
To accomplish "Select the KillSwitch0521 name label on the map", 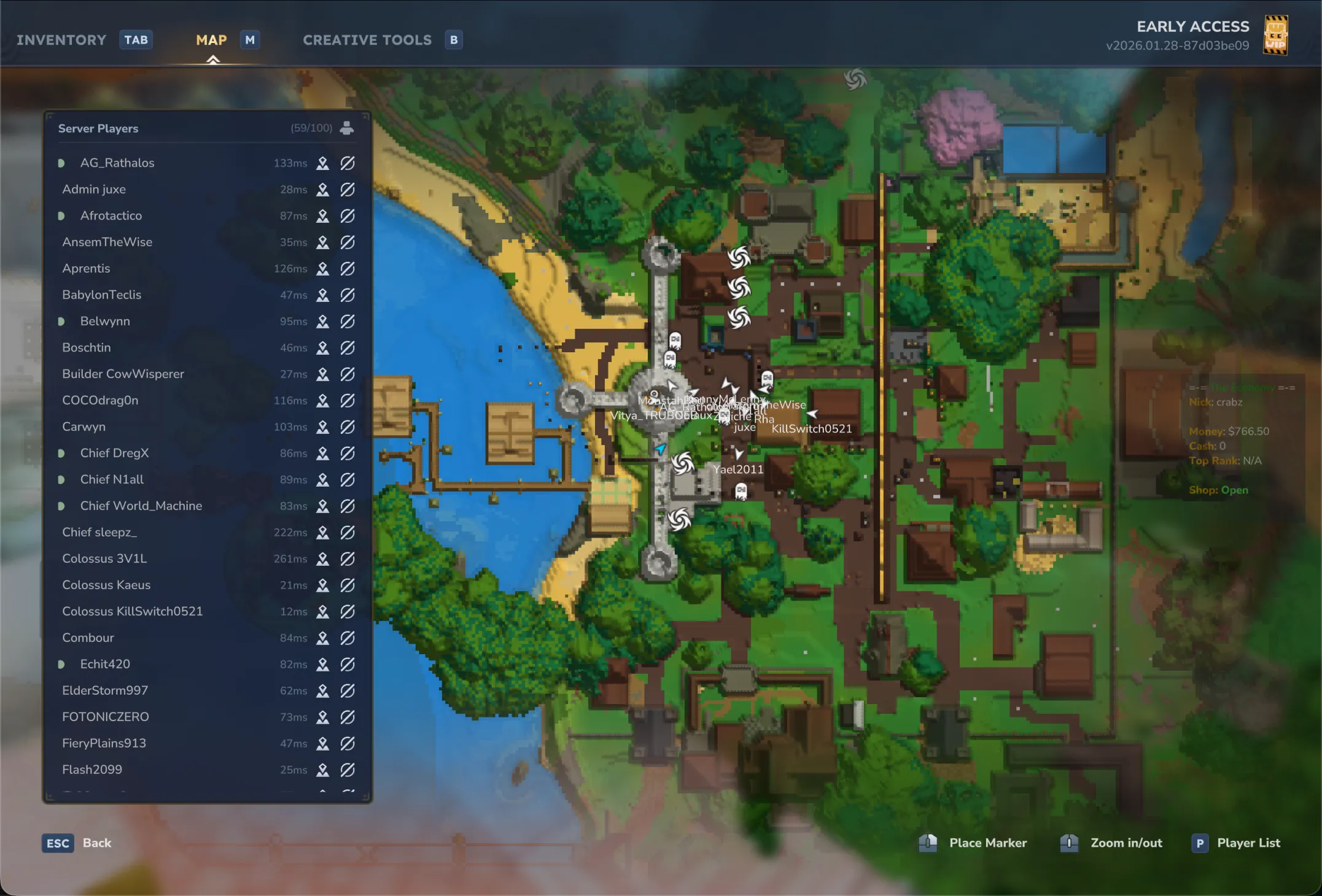I will [812, 429].
